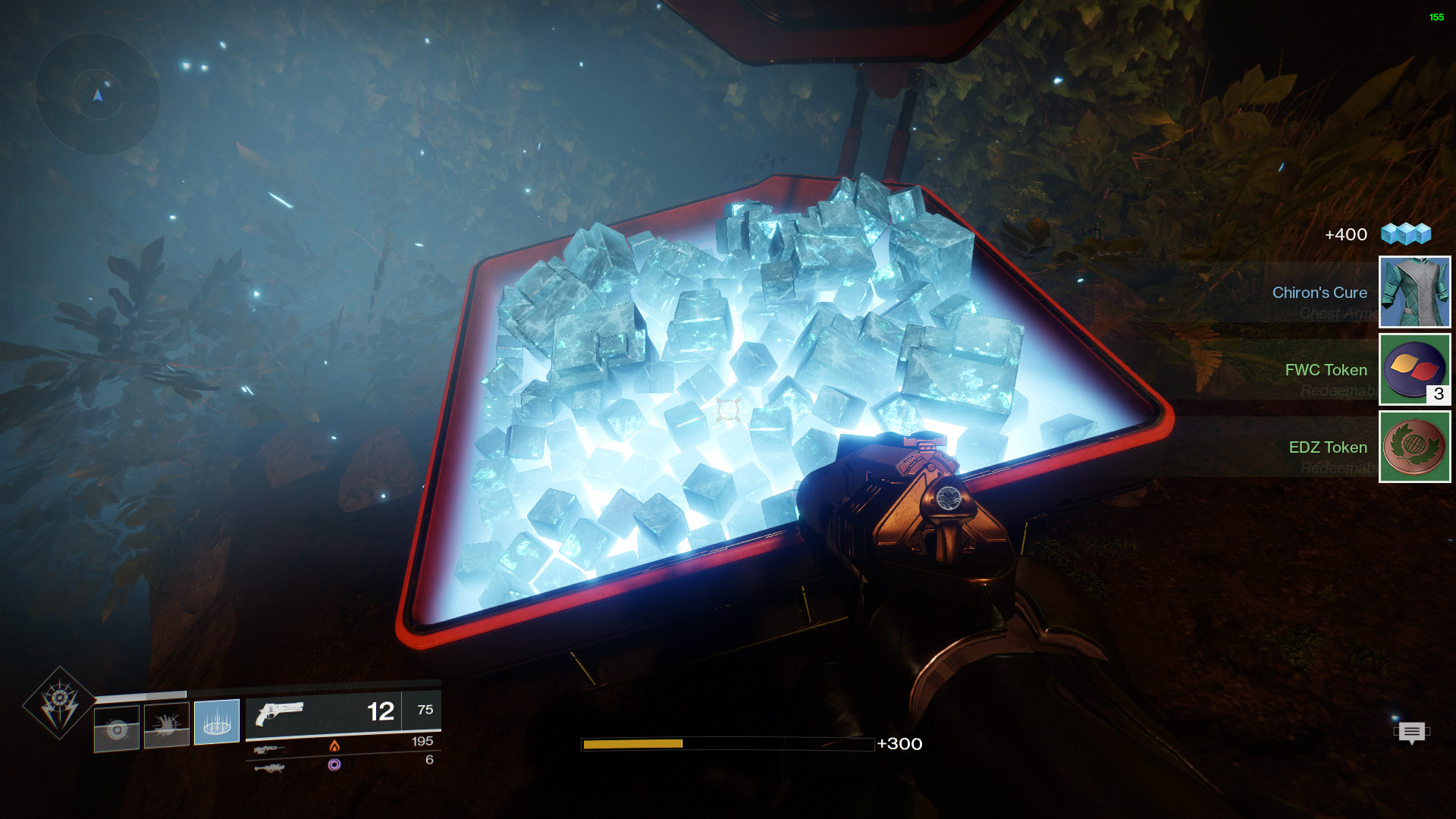Switch to the solar energy weapon
This screenshot has height=819, width=1456.
(269, 748)
